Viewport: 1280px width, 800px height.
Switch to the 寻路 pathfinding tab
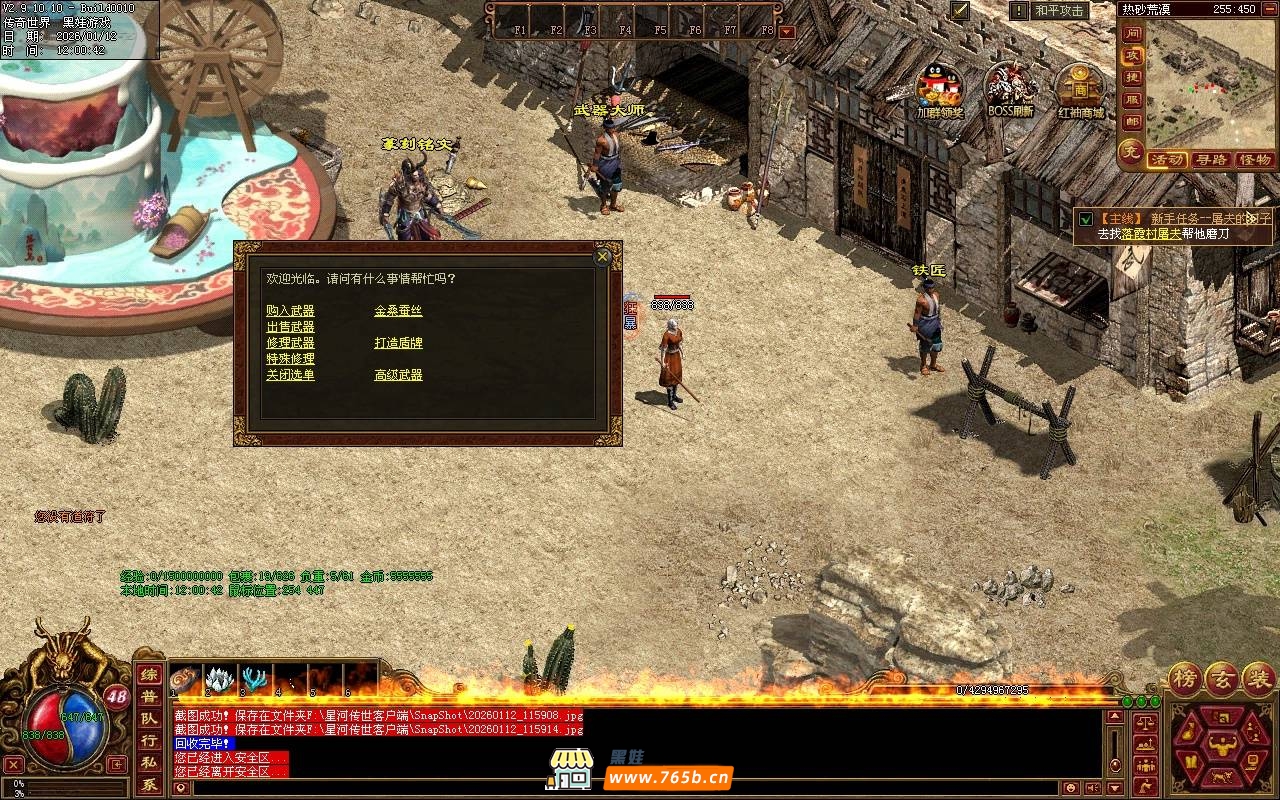coord(1211,160)
